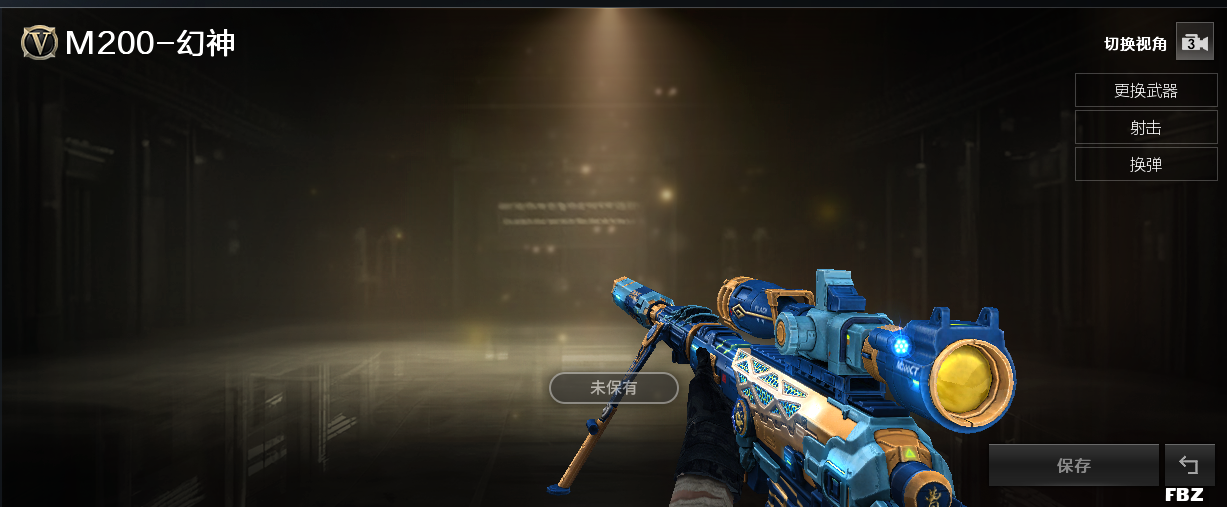Click the 保存 save button
This screenshot has width=1227, height=507.
(x=1073, y=465)
